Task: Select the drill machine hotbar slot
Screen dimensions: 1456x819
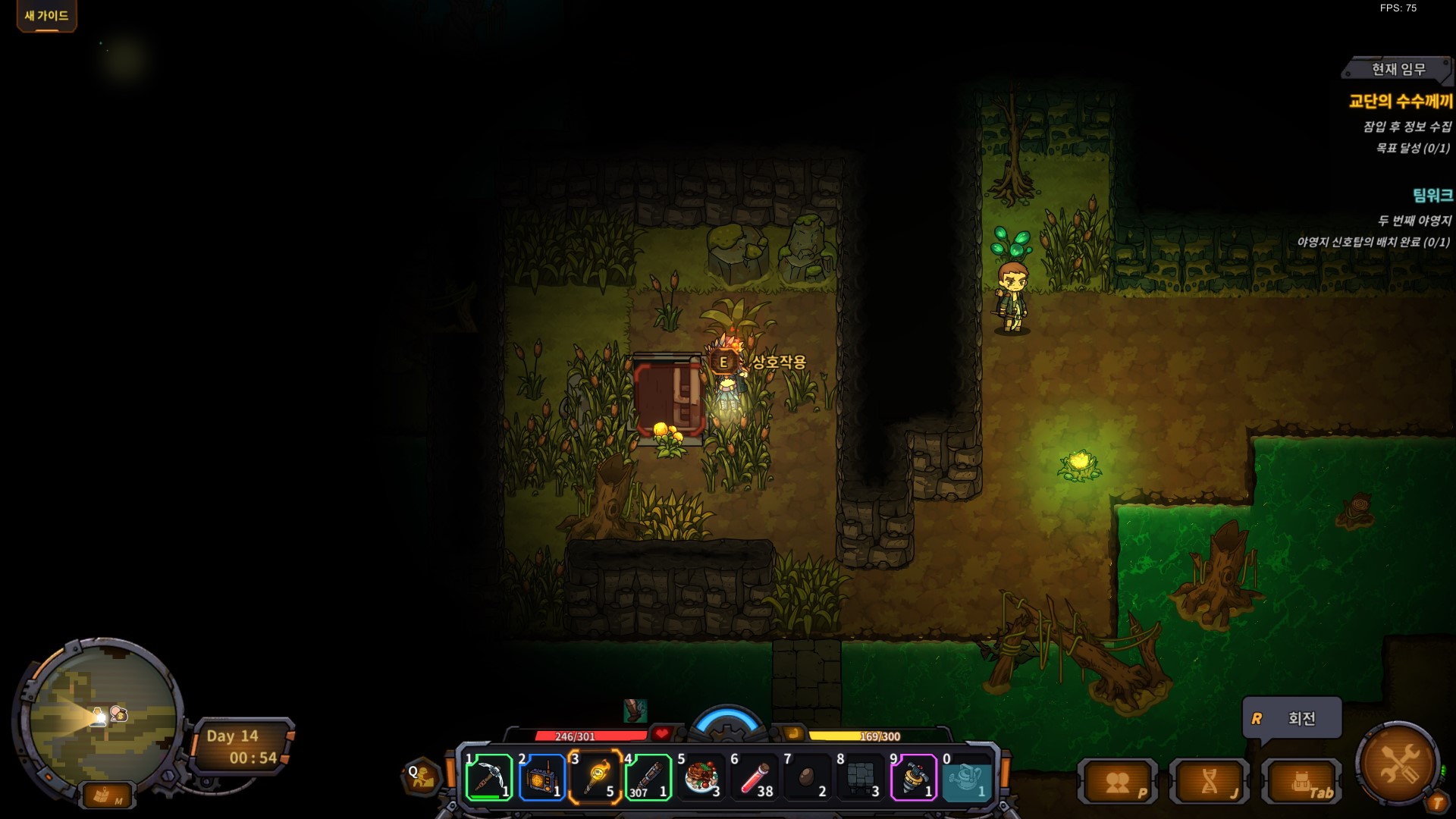Action: (x=913, y=778)
